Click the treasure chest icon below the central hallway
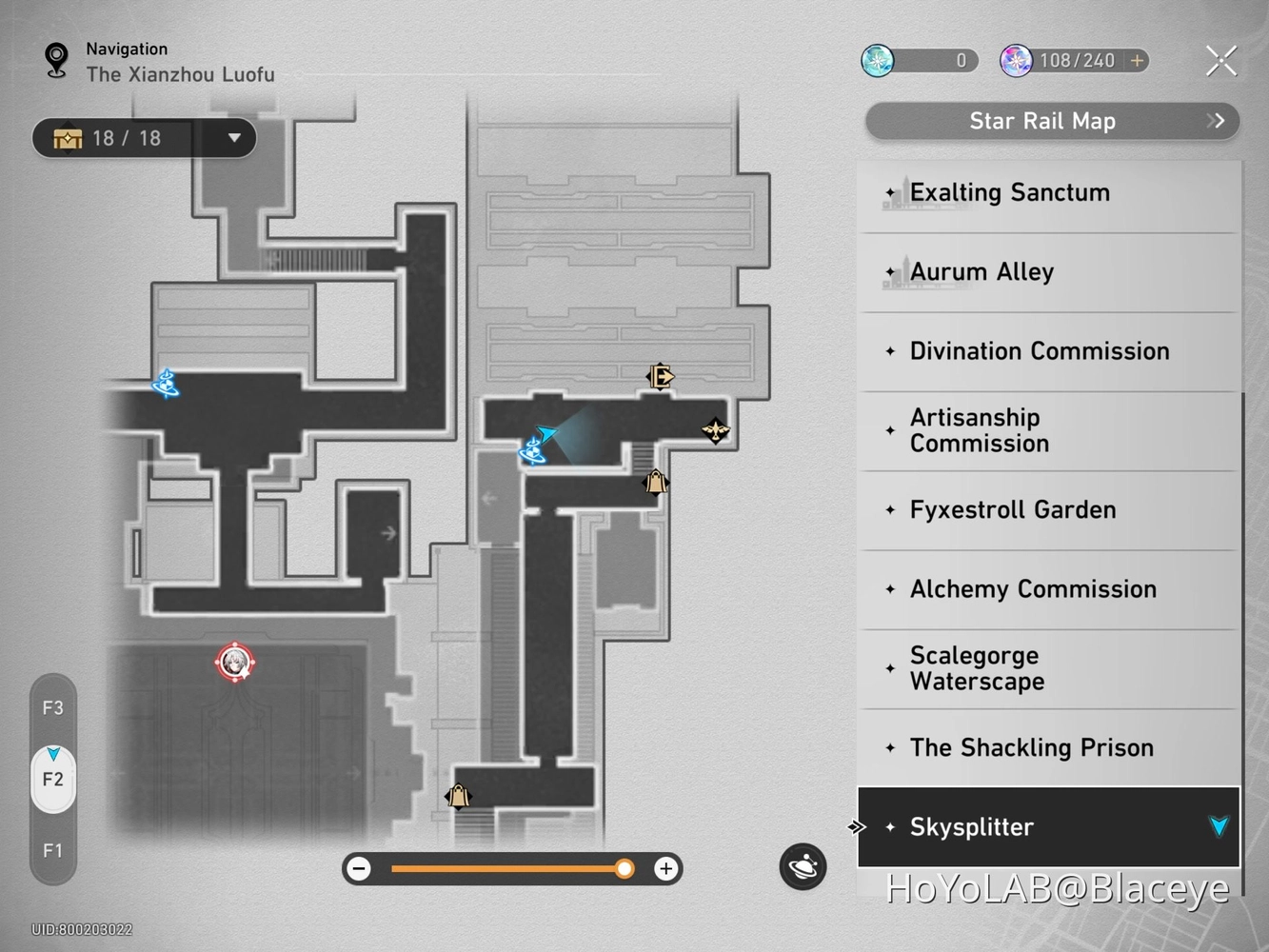1269x952 pixels. click(x=655, y=483)
